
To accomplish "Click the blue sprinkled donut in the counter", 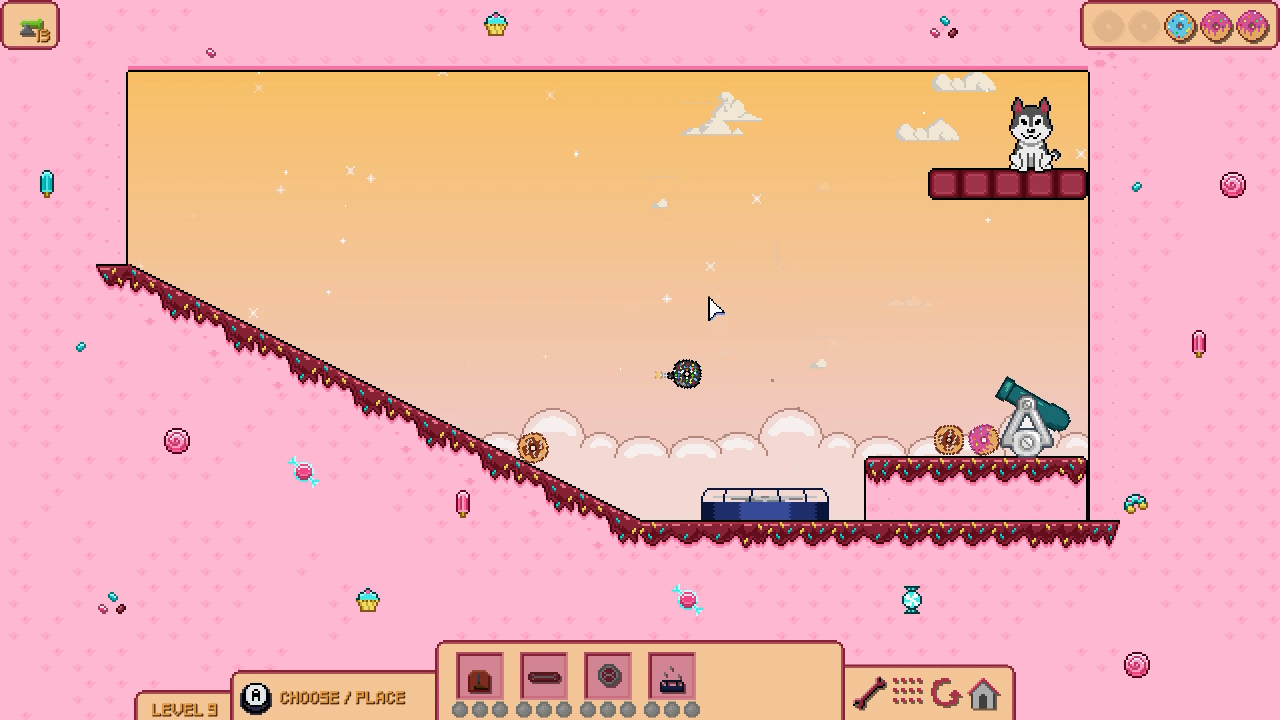I will tap(1178, 27).
